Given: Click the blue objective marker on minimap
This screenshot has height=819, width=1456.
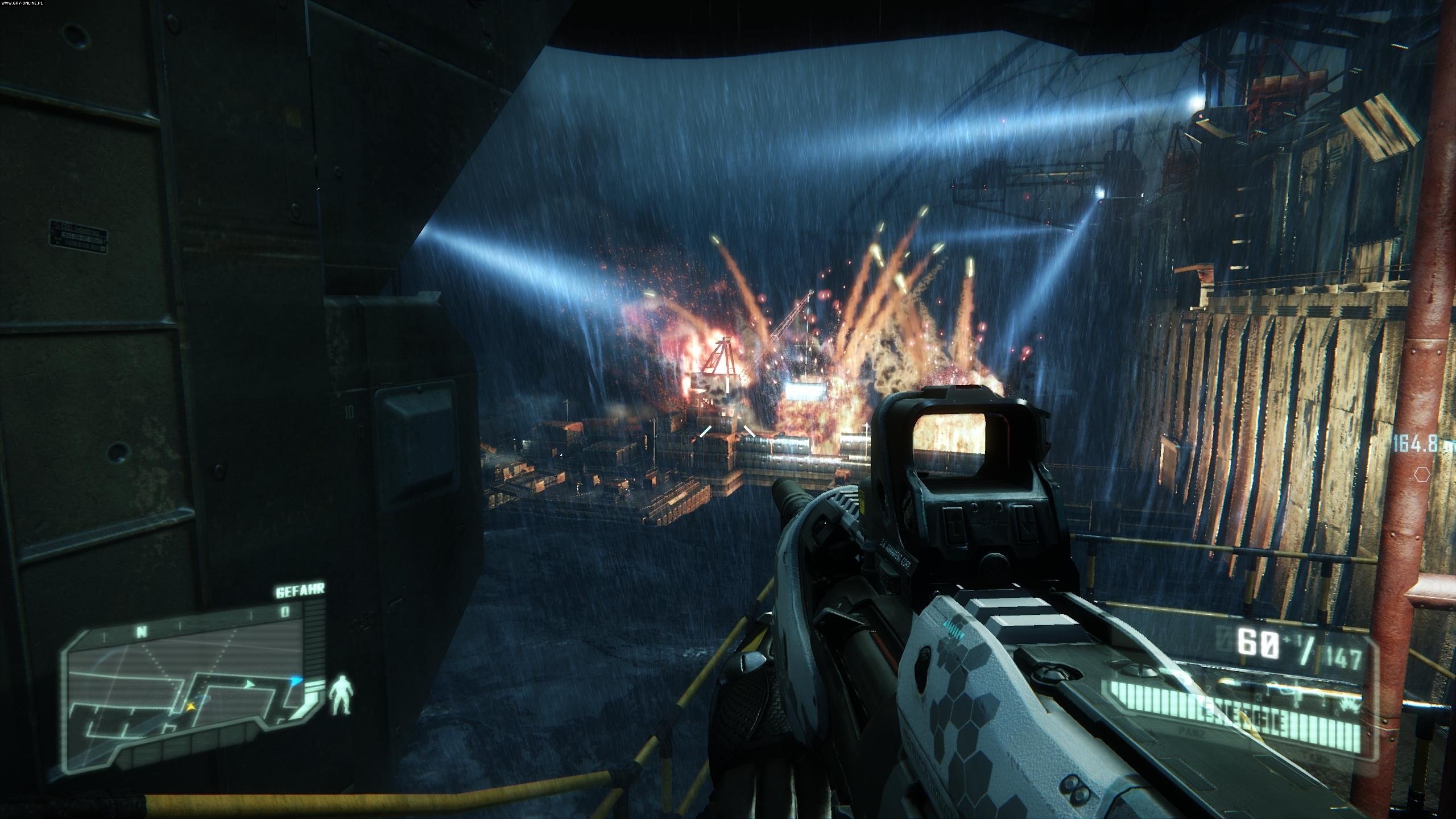Looking at the screenshot, I should 296,680.
